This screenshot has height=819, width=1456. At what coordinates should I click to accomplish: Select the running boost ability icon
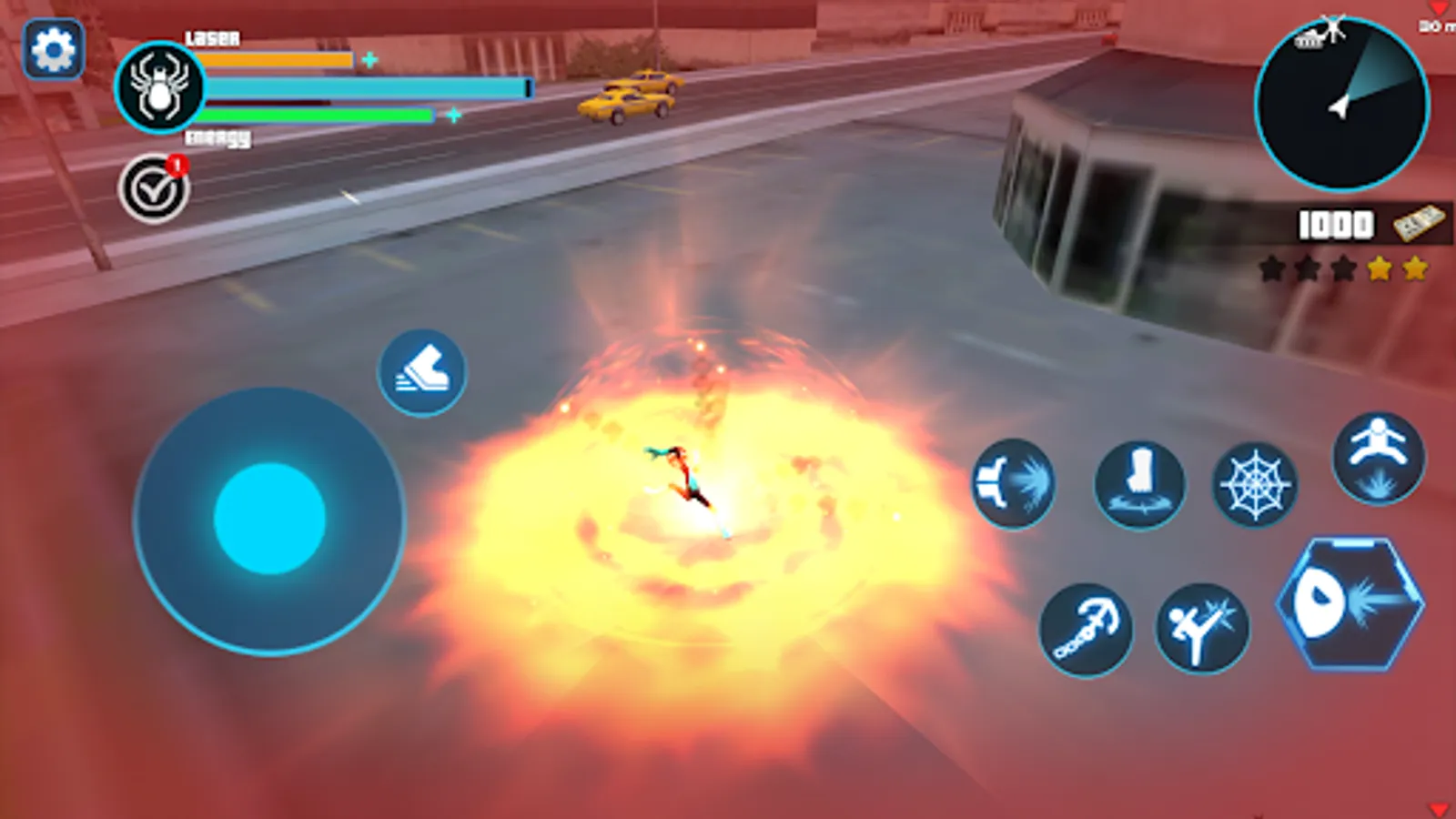coord(422,369)
